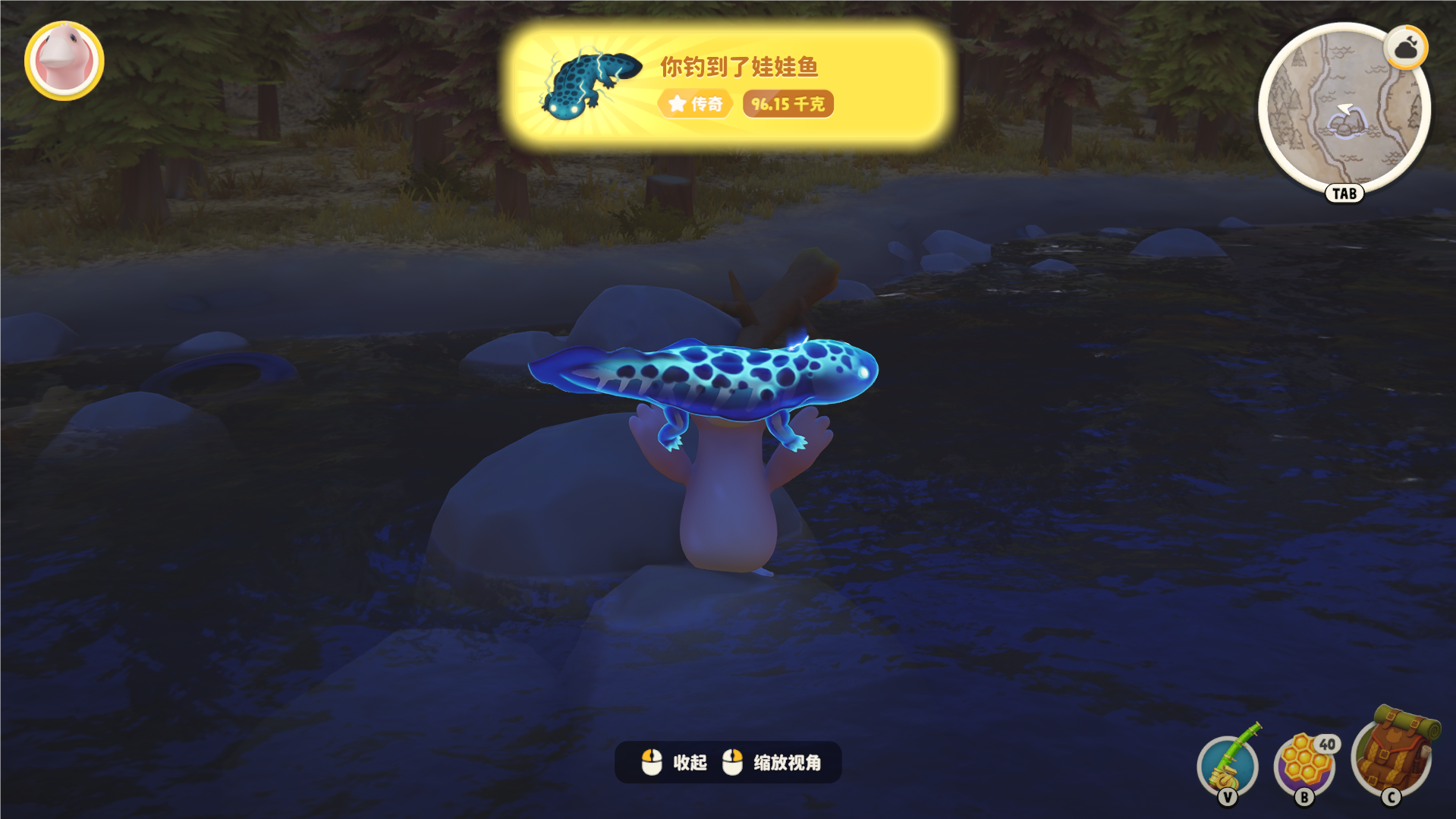1456x819 pixels.
Task: Open the character portrait in the corner
Action: tap(64, 61)
